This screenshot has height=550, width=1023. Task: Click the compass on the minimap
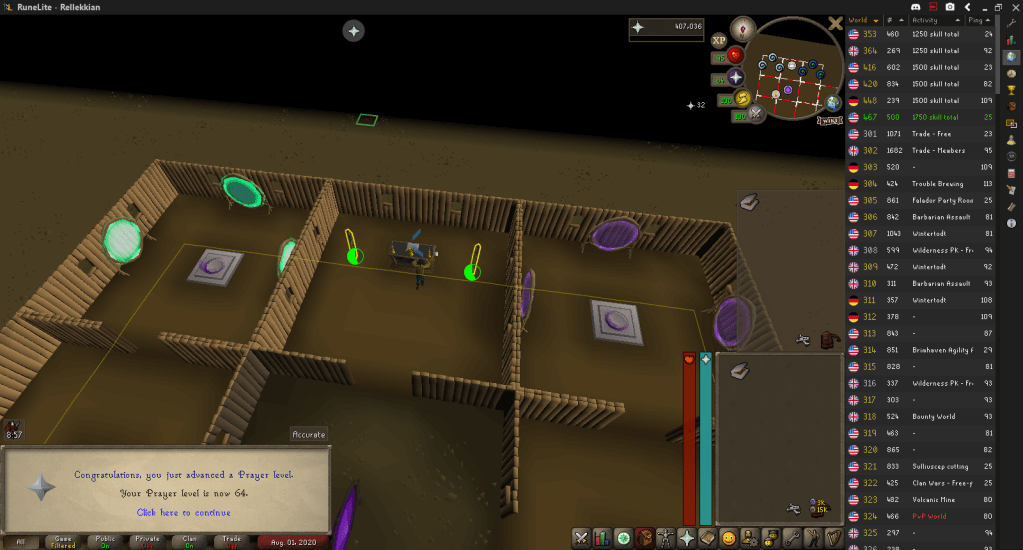point(742,28)
